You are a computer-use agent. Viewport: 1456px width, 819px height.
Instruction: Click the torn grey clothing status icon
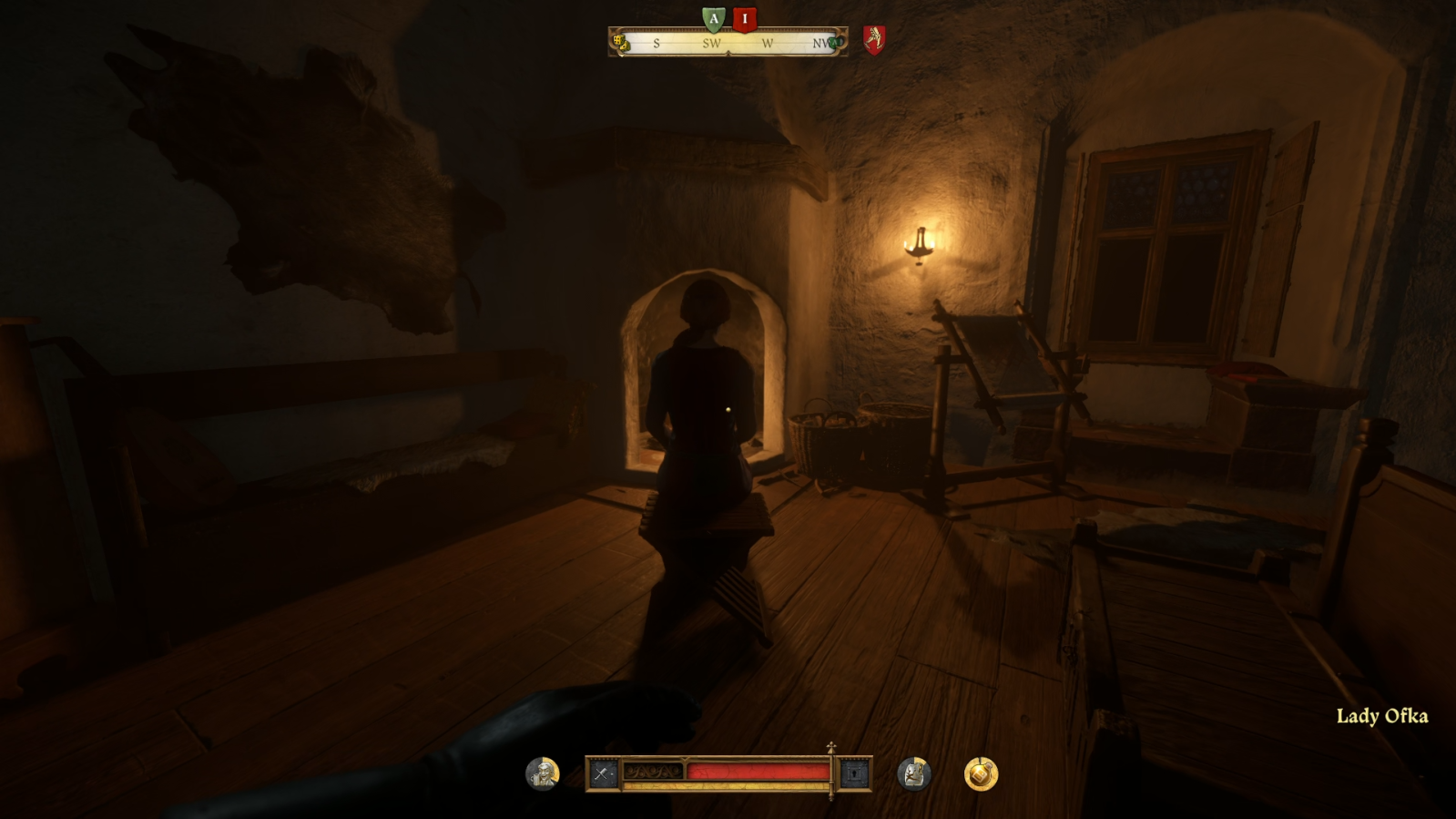pos(913,773)
